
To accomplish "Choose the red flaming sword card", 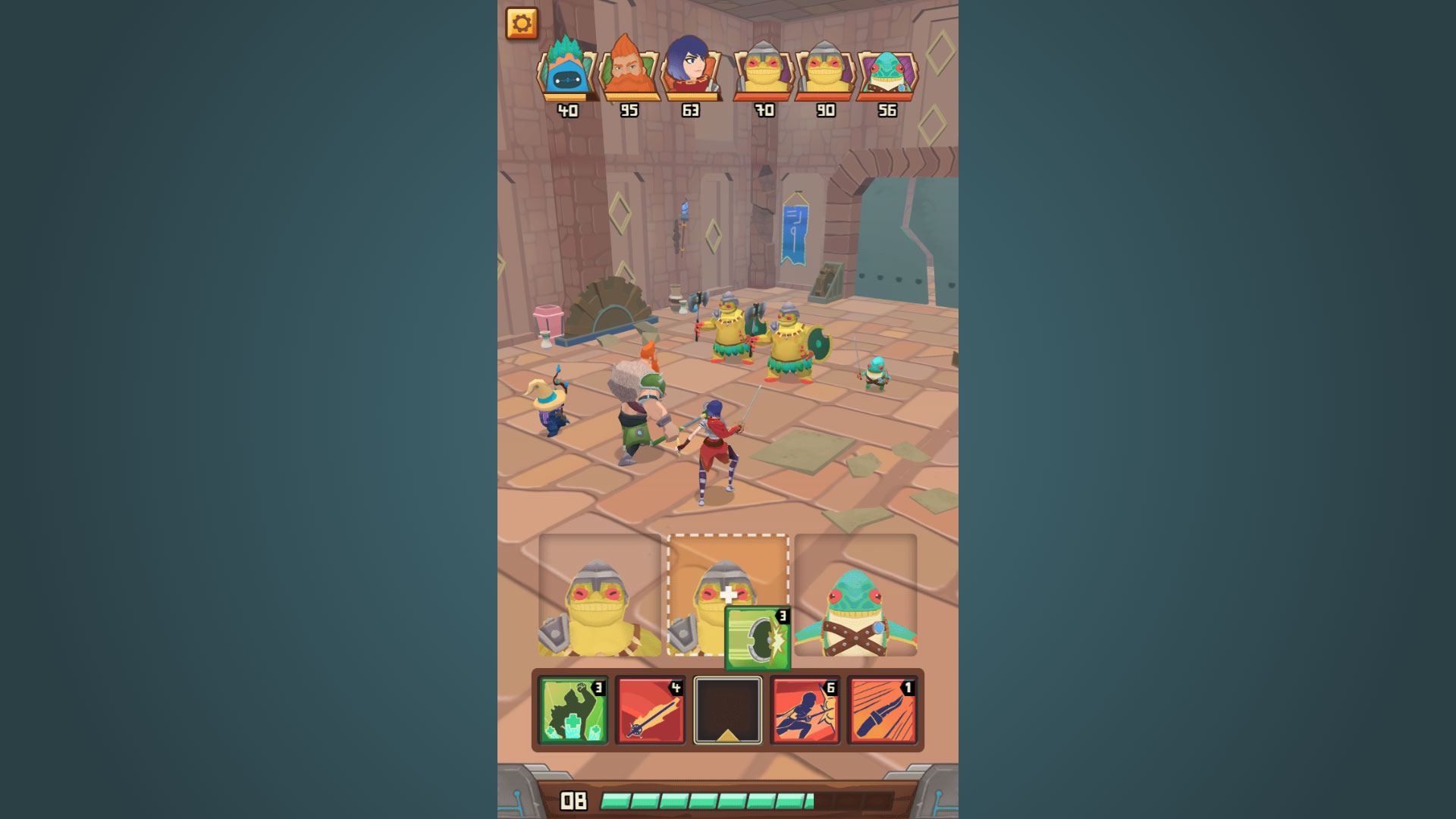I will tap(650, 711).
